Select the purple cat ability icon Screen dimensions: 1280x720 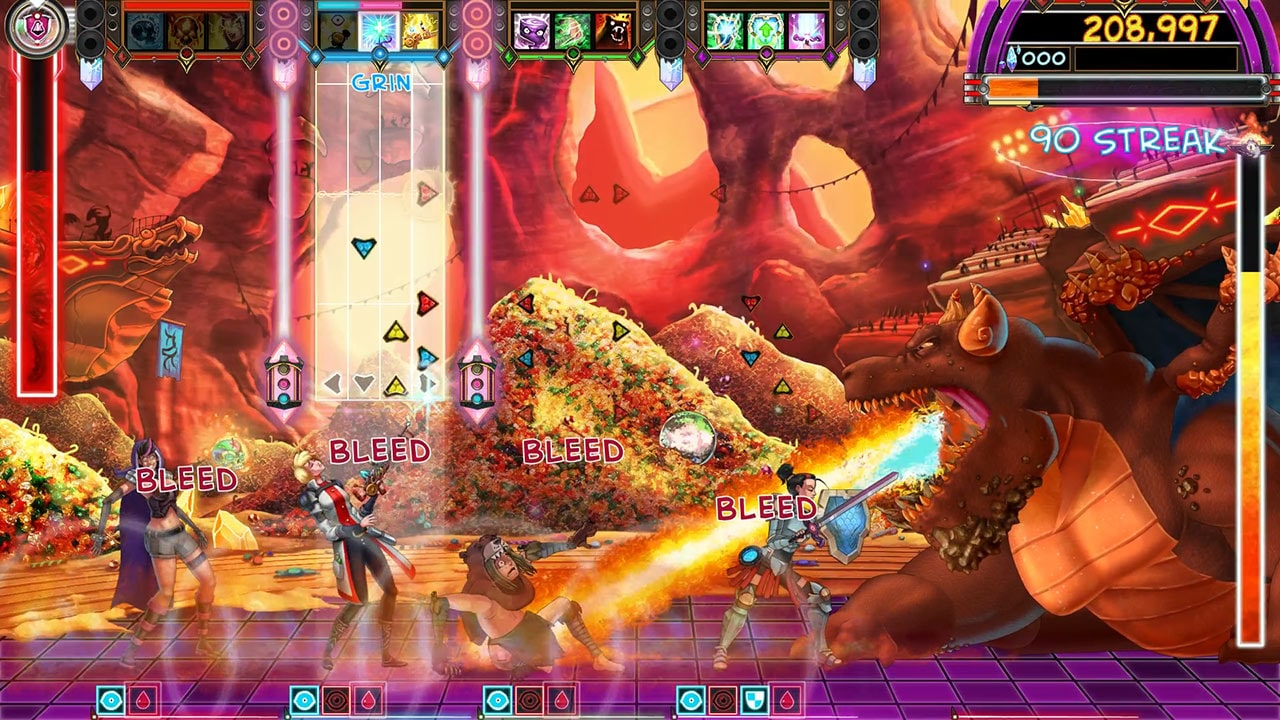click(531, 31)
